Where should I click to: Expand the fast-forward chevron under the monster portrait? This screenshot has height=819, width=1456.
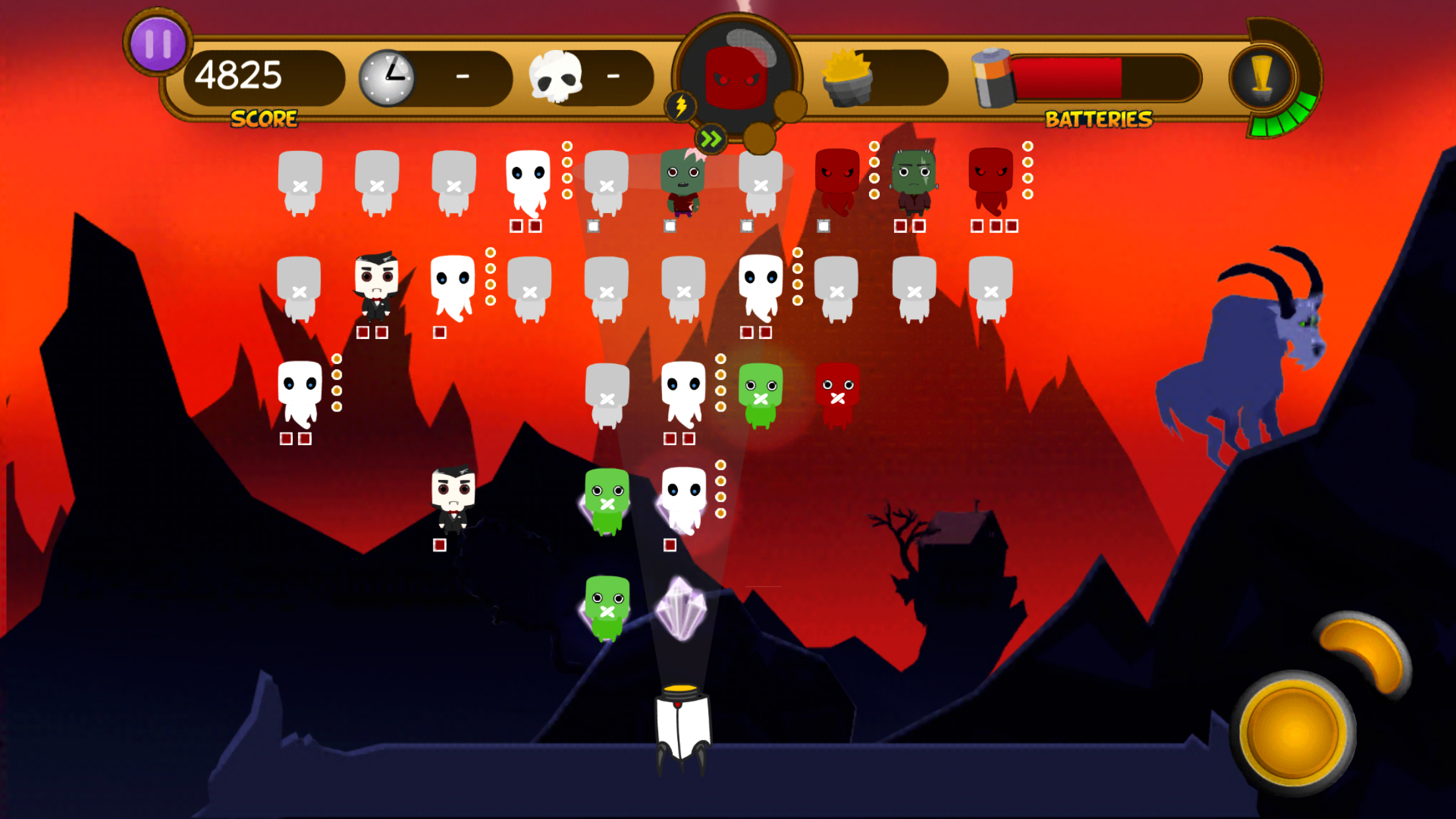click(x=711, y=138)
